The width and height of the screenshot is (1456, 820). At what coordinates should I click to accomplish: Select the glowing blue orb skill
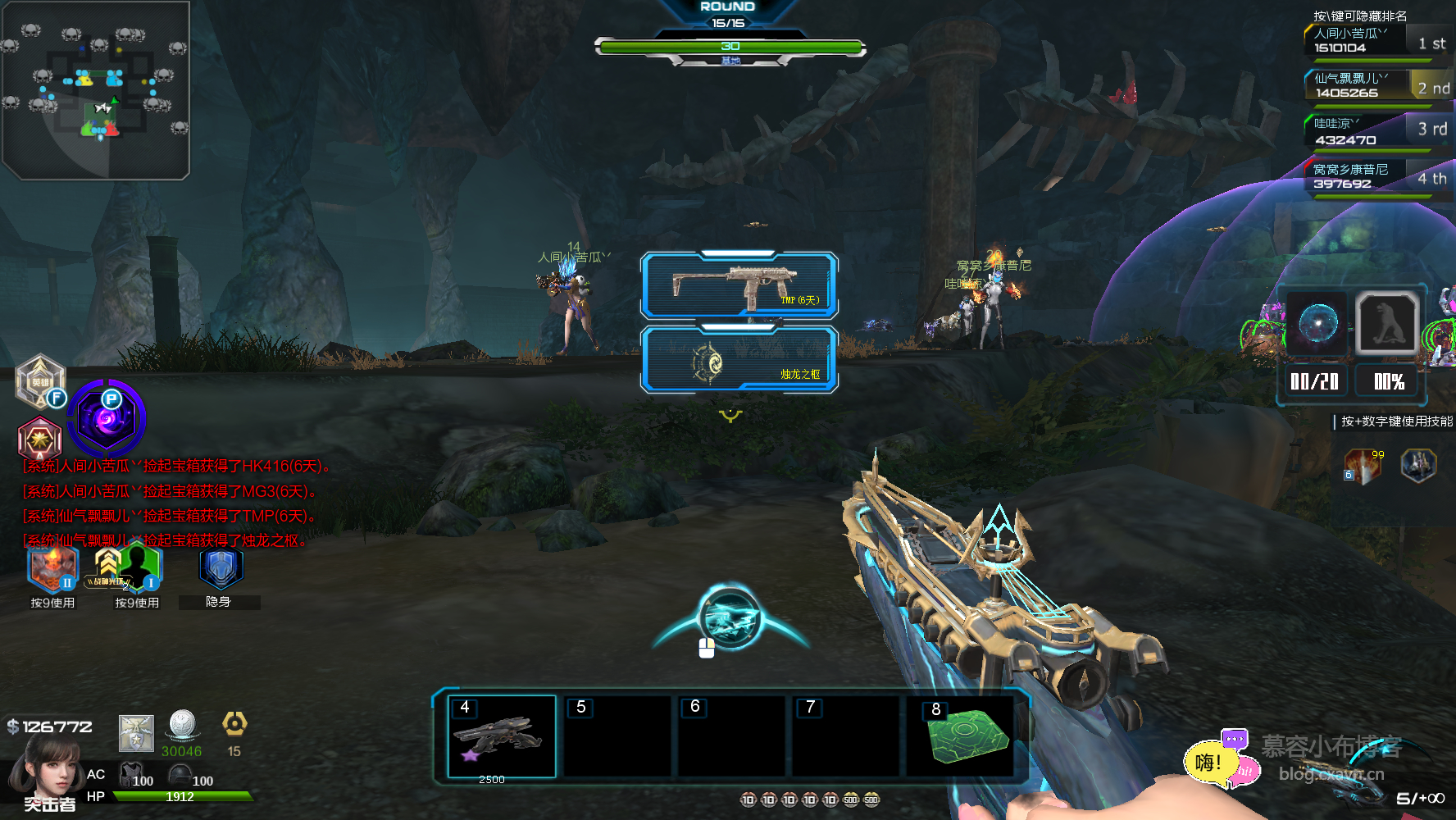coord(1317,324)
